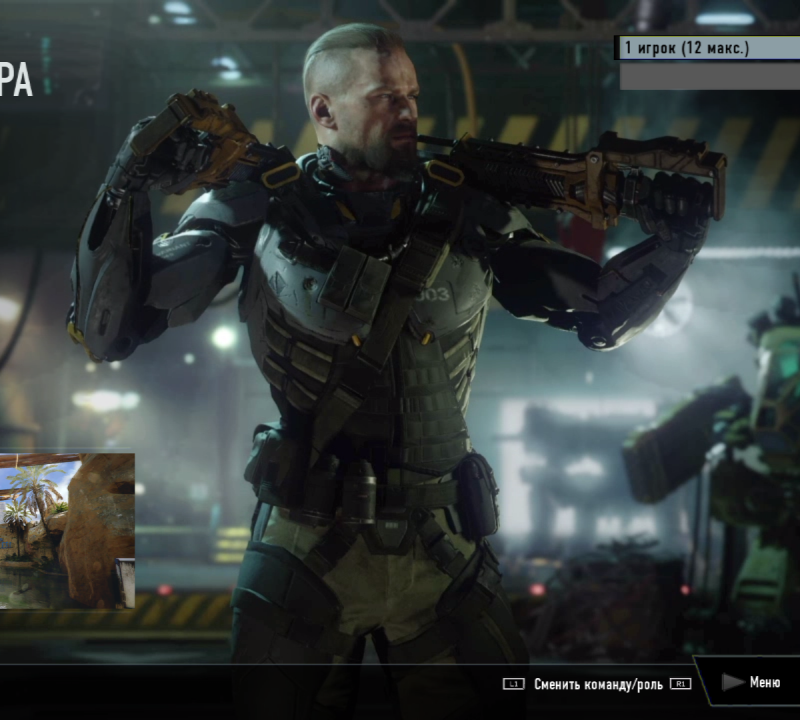Select the map preview thumbnail
The height and width of the screenshot is (720, 800).
(66, 531)
